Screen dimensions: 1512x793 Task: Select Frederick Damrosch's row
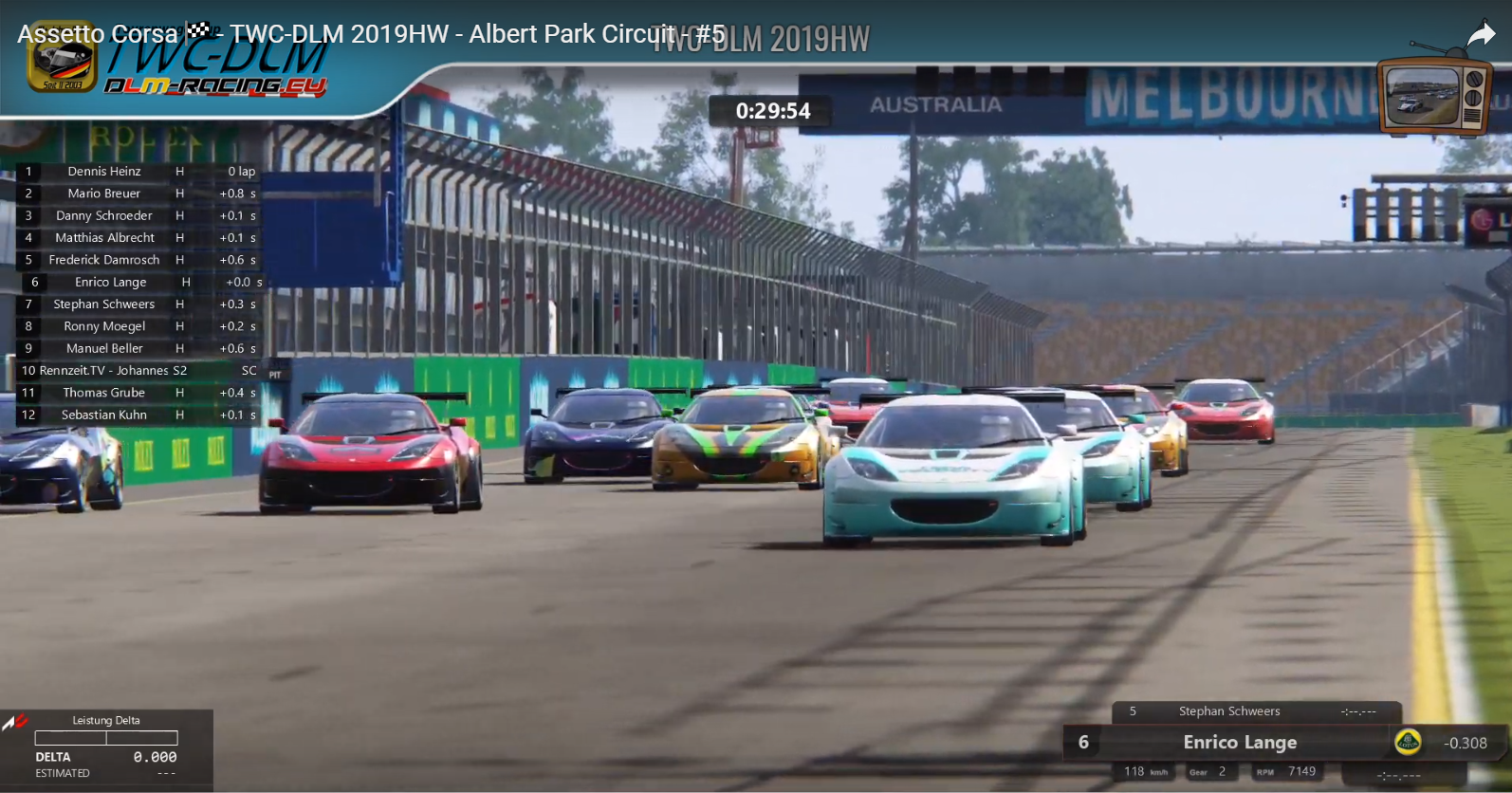(104, 260)
